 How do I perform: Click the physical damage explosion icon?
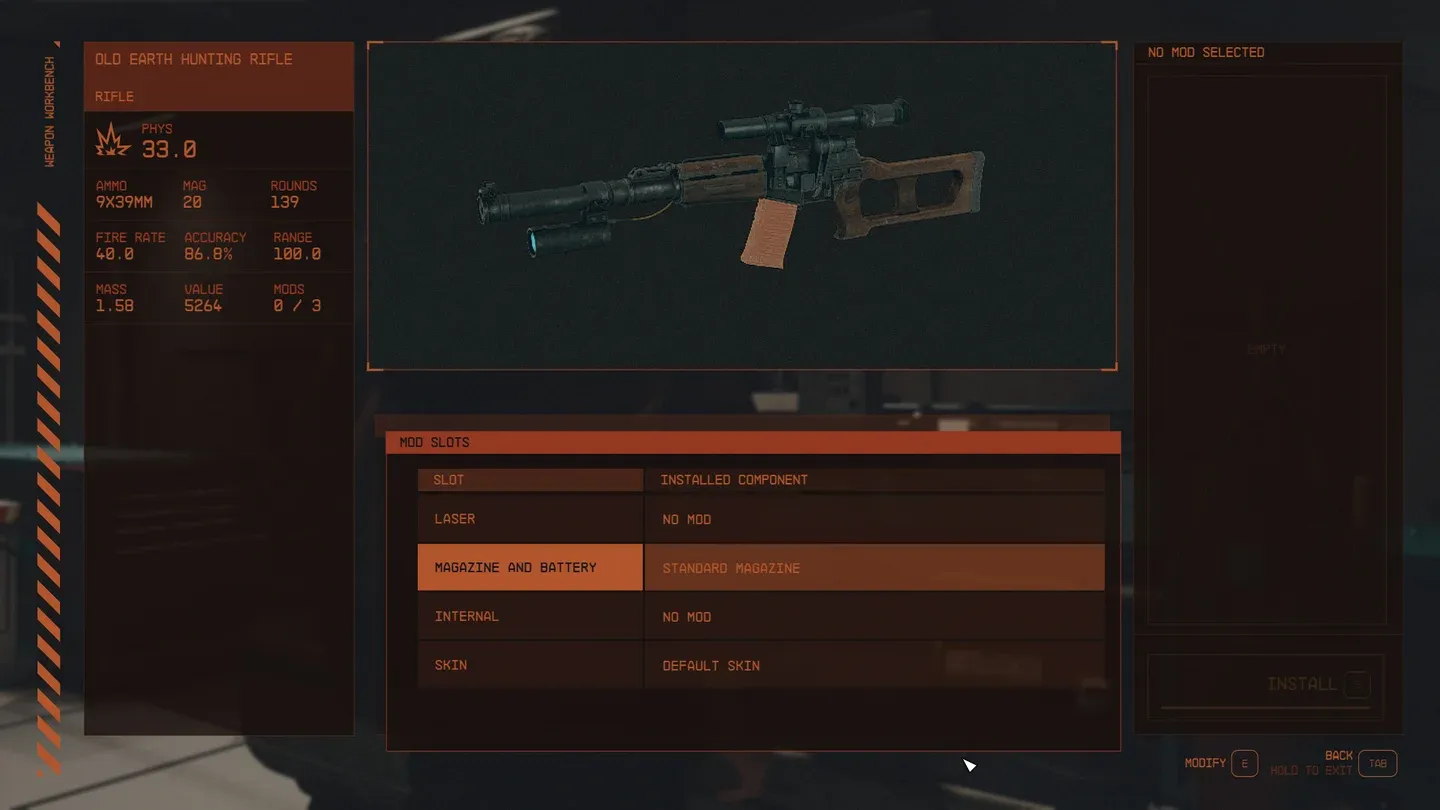point(110,140)
